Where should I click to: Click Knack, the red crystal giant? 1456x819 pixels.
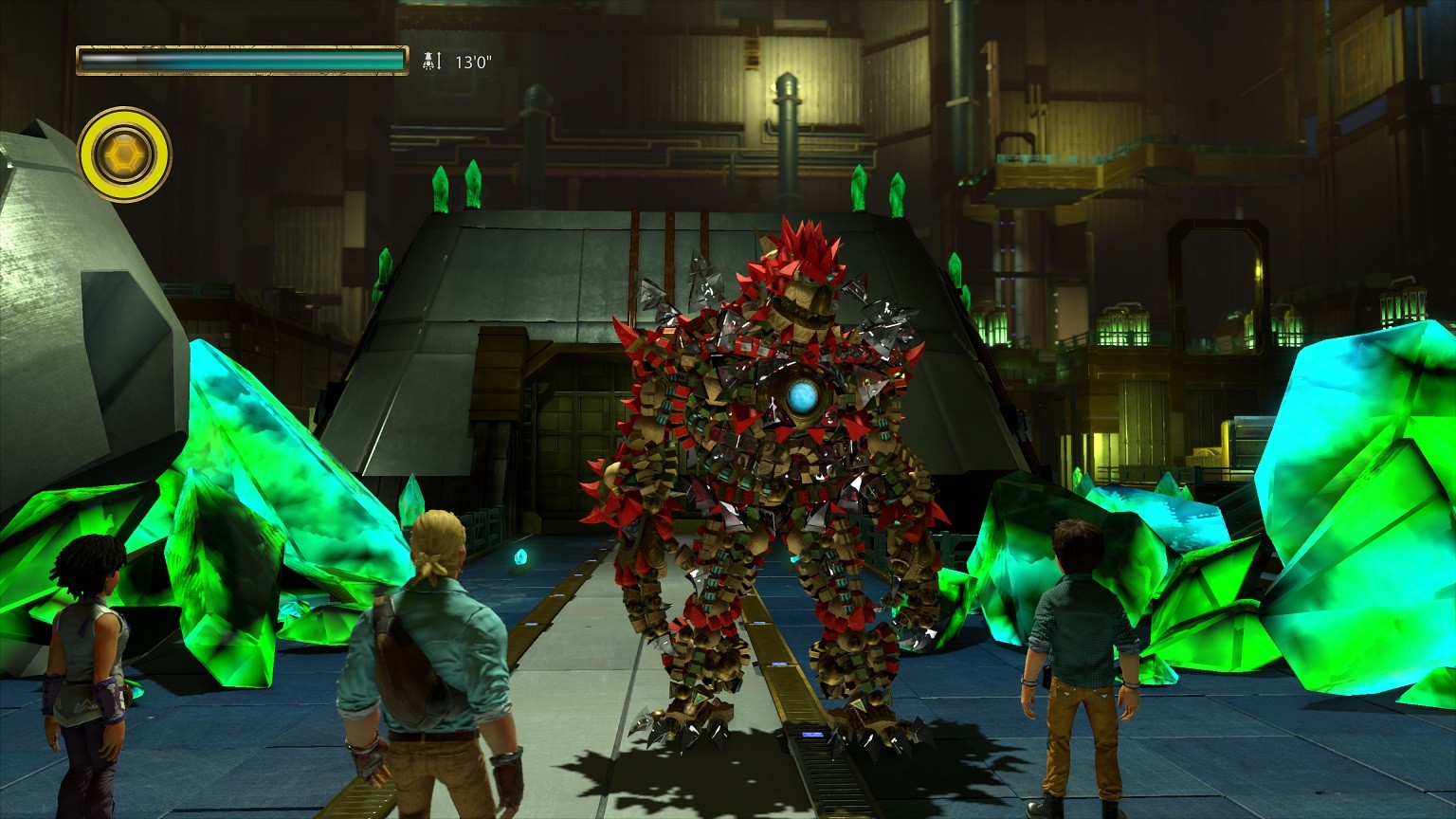point(777,474)
